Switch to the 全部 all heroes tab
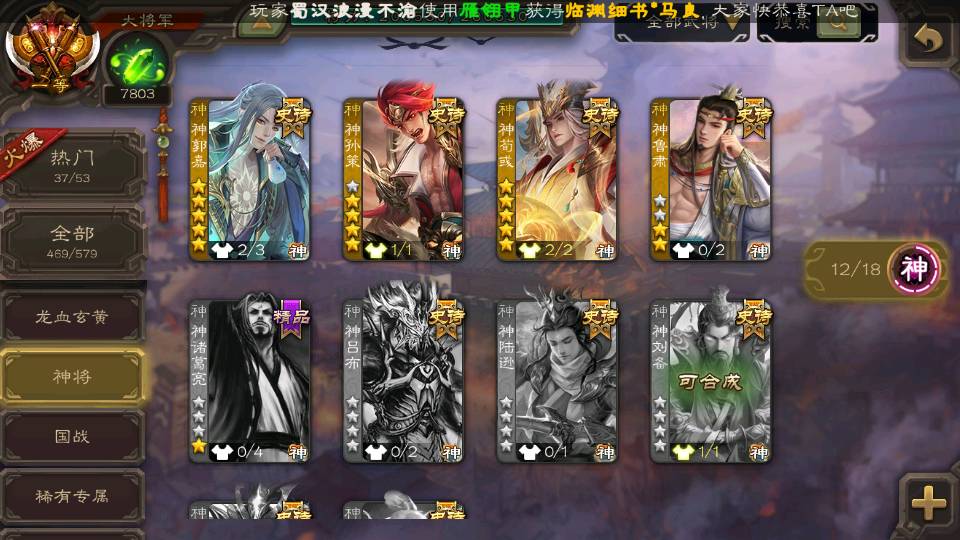The height and width of the screenshot is (540, 960). (73, 242)
